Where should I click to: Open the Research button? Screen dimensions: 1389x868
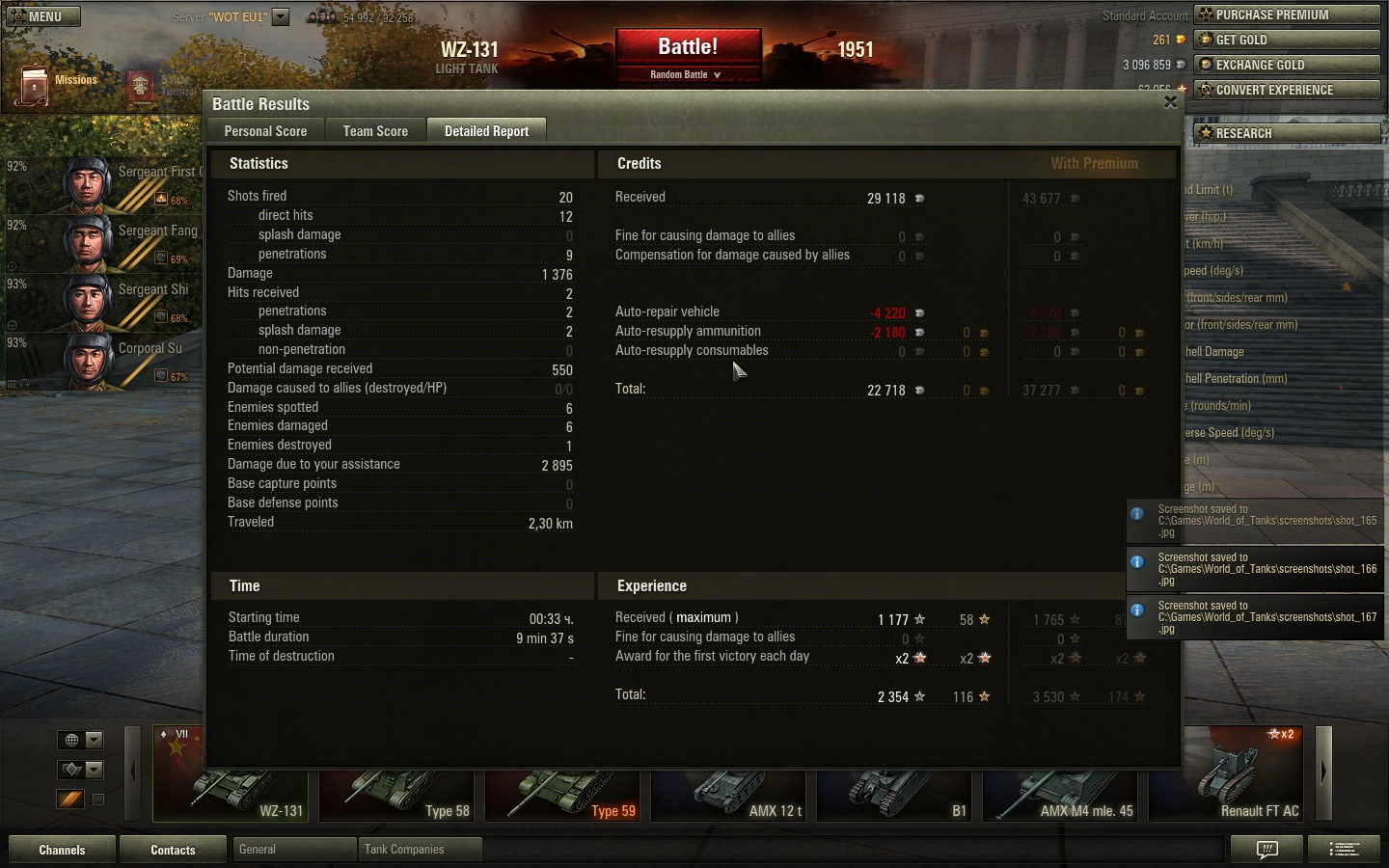pos(1287,133)
